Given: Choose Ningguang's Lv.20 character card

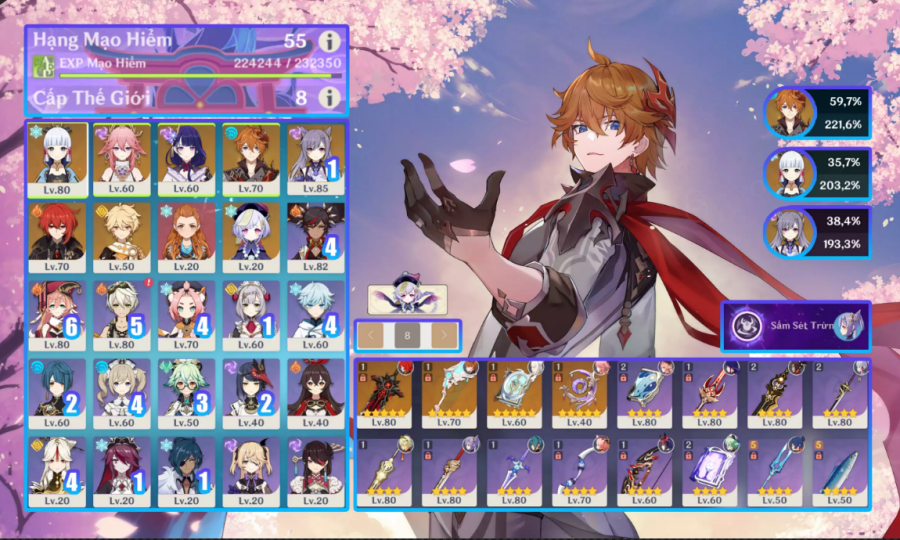Looking at the screenshot, I should coord(57,472).
